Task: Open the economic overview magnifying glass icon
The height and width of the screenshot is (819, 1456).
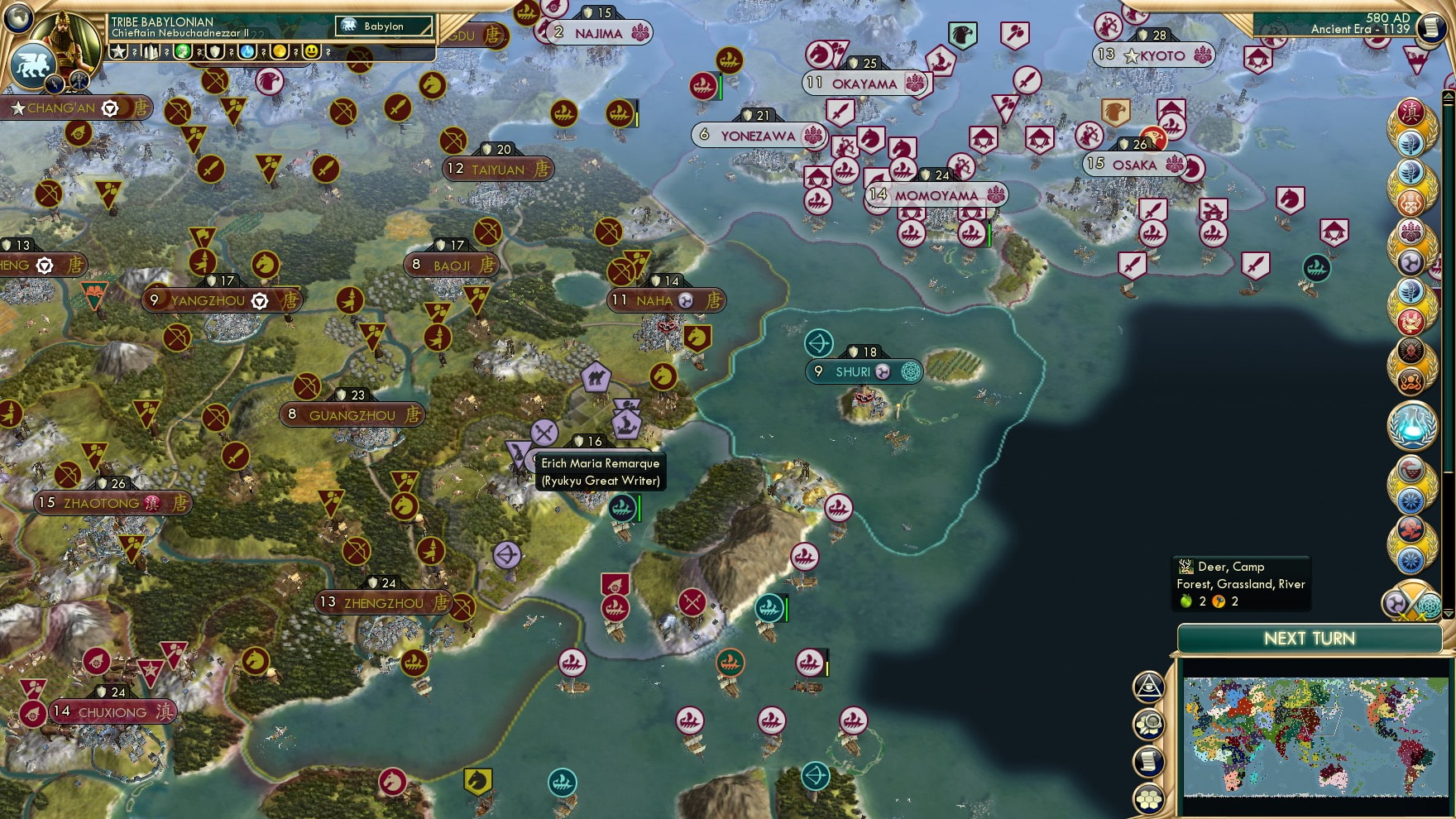Action: [1147, 726]
